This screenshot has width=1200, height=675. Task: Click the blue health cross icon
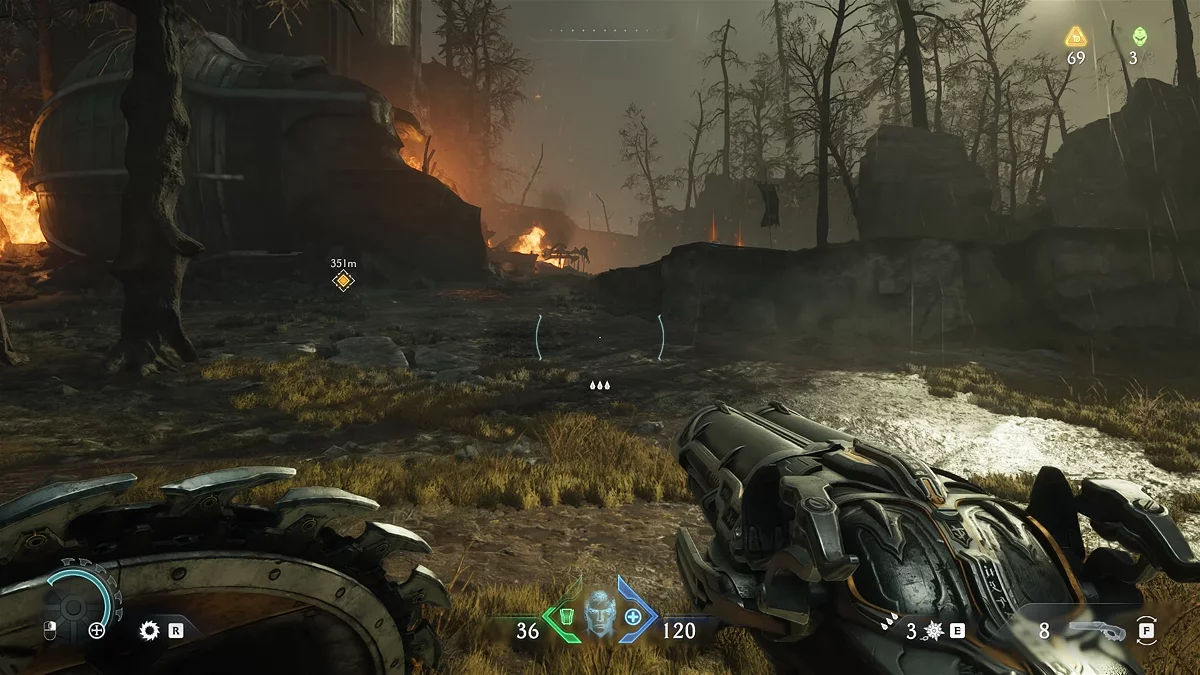point(633,615)
